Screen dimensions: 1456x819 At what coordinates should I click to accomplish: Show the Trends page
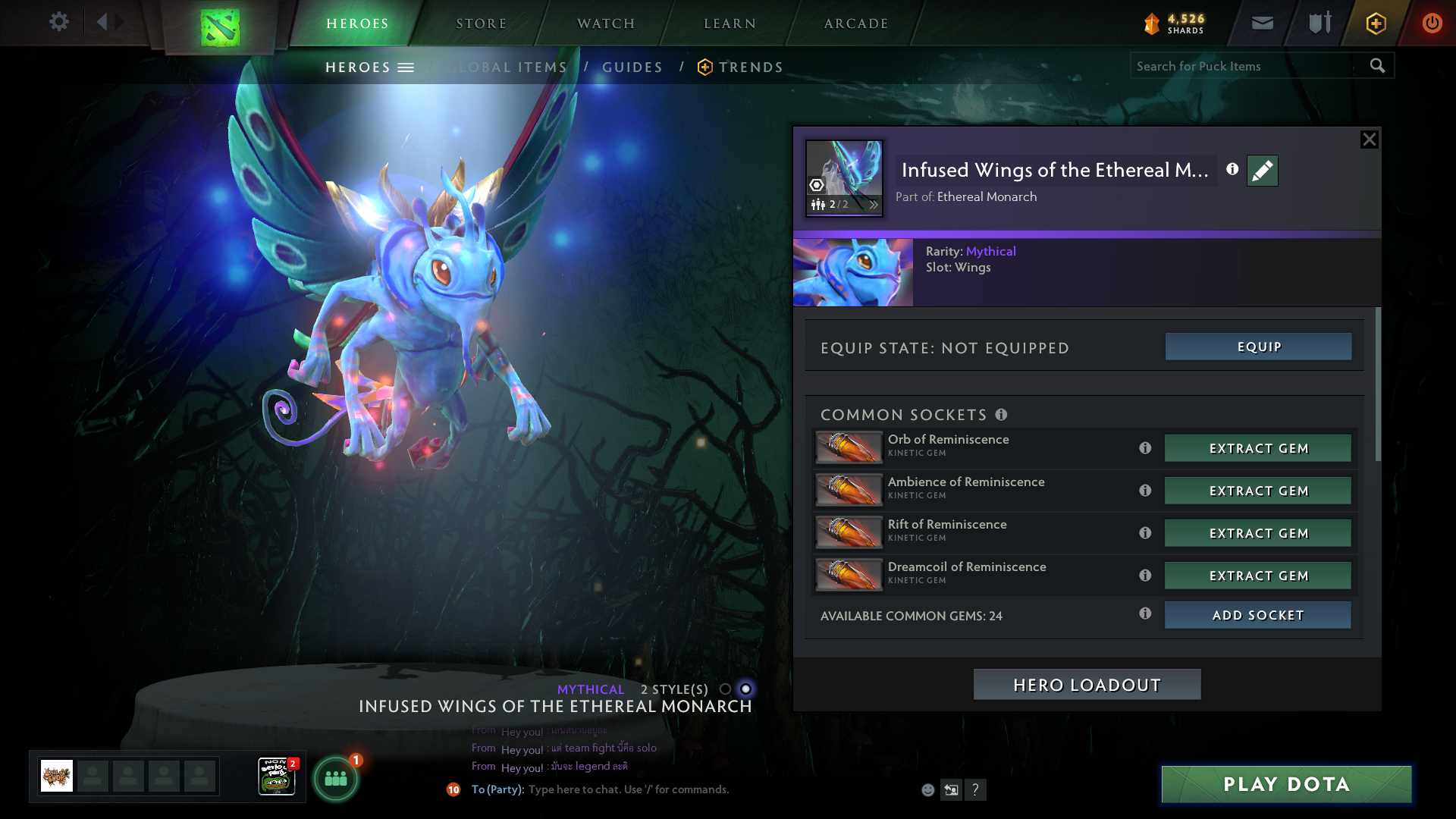tap(750, 67)
